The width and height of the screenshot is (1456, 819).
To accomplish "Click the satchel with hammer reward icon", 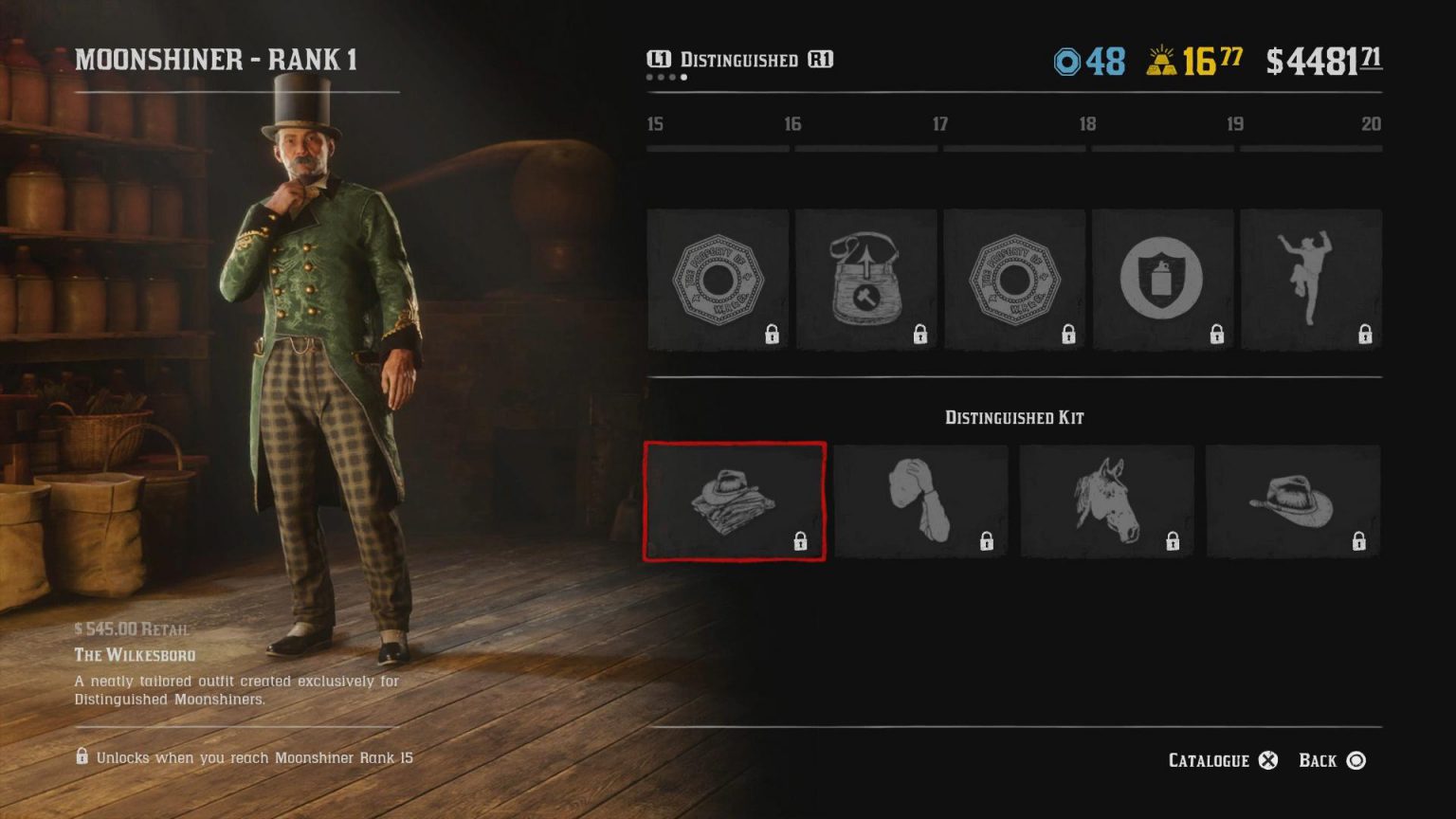I will click(865, 280).
